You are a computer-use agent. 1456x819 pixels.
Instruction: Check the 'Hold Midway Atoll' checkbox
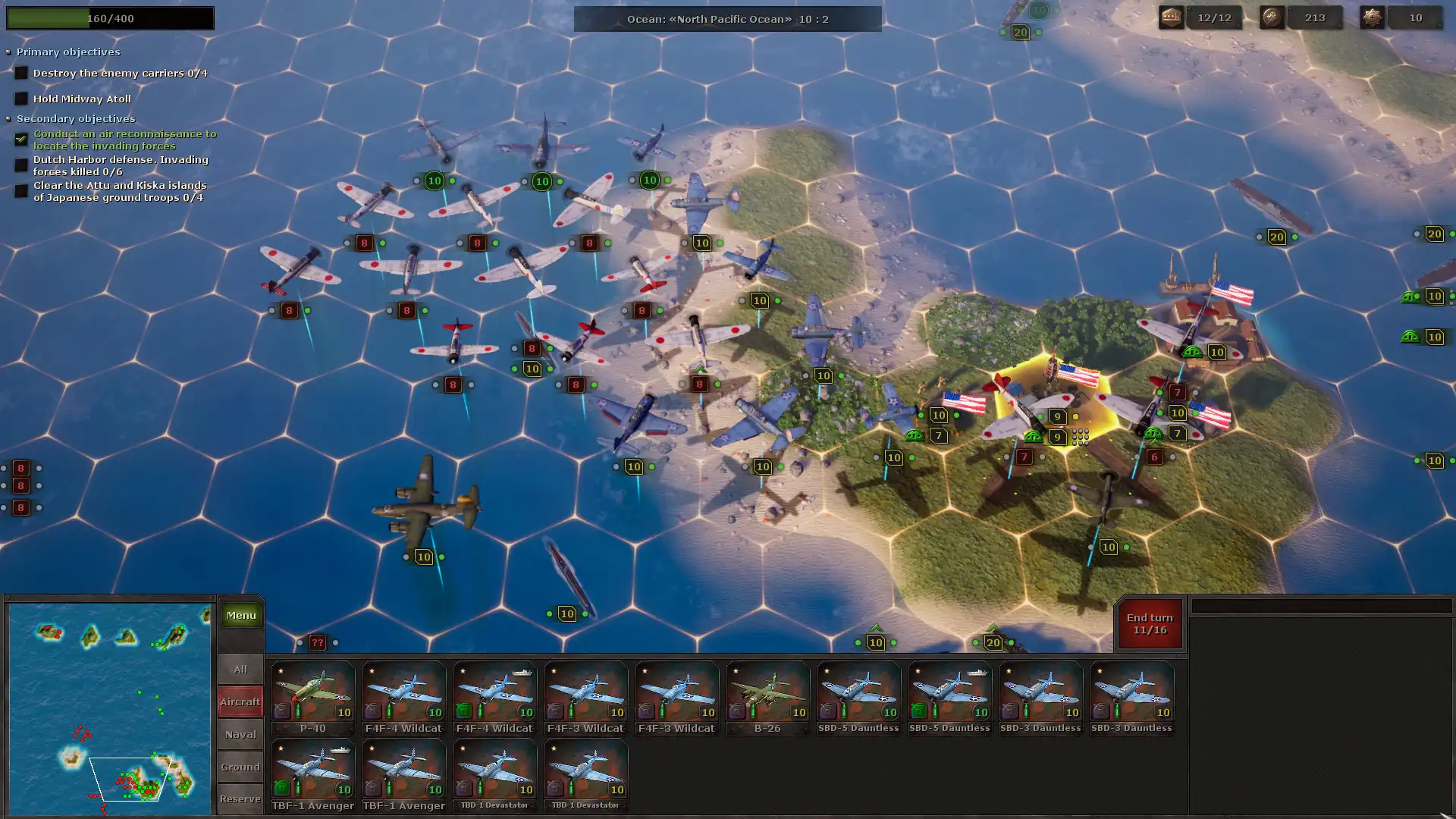[20, 98]
